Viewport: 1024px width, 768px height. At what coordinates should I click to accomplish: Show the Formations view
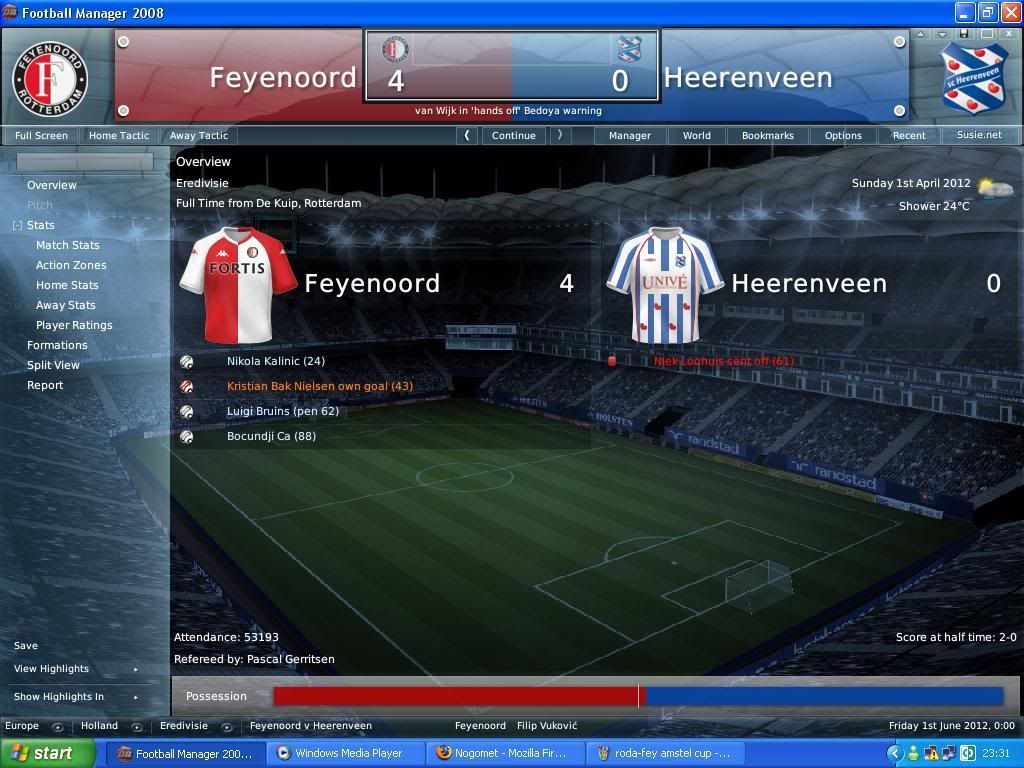pyautogui.click(x=57, y=345)
